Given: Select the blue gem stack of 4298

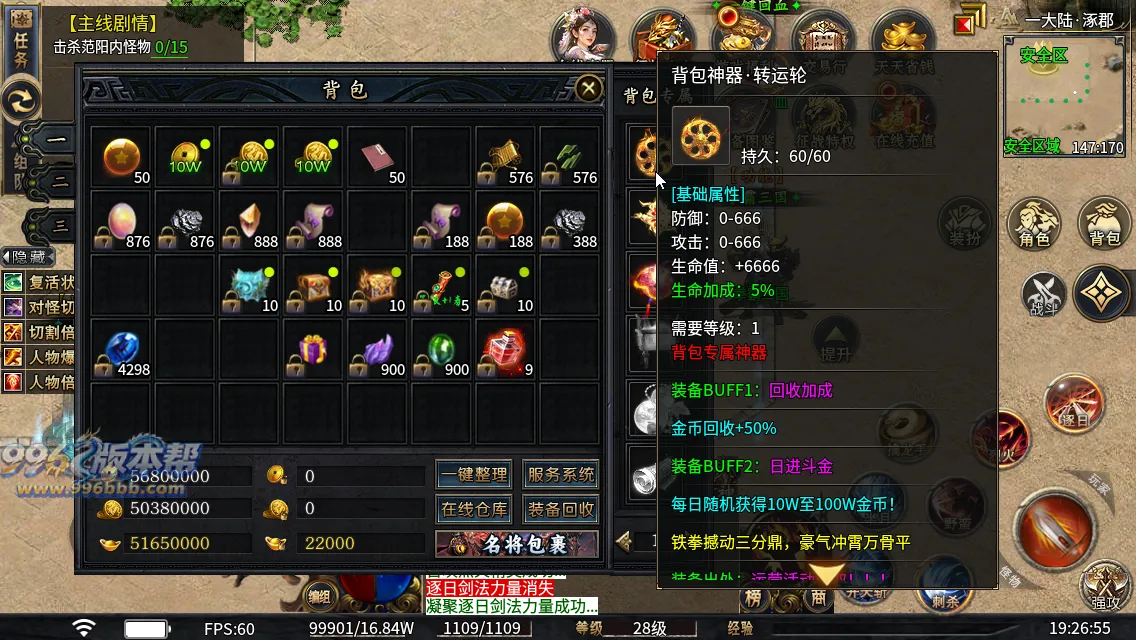Looking at the screenshot, I should 122,350.
